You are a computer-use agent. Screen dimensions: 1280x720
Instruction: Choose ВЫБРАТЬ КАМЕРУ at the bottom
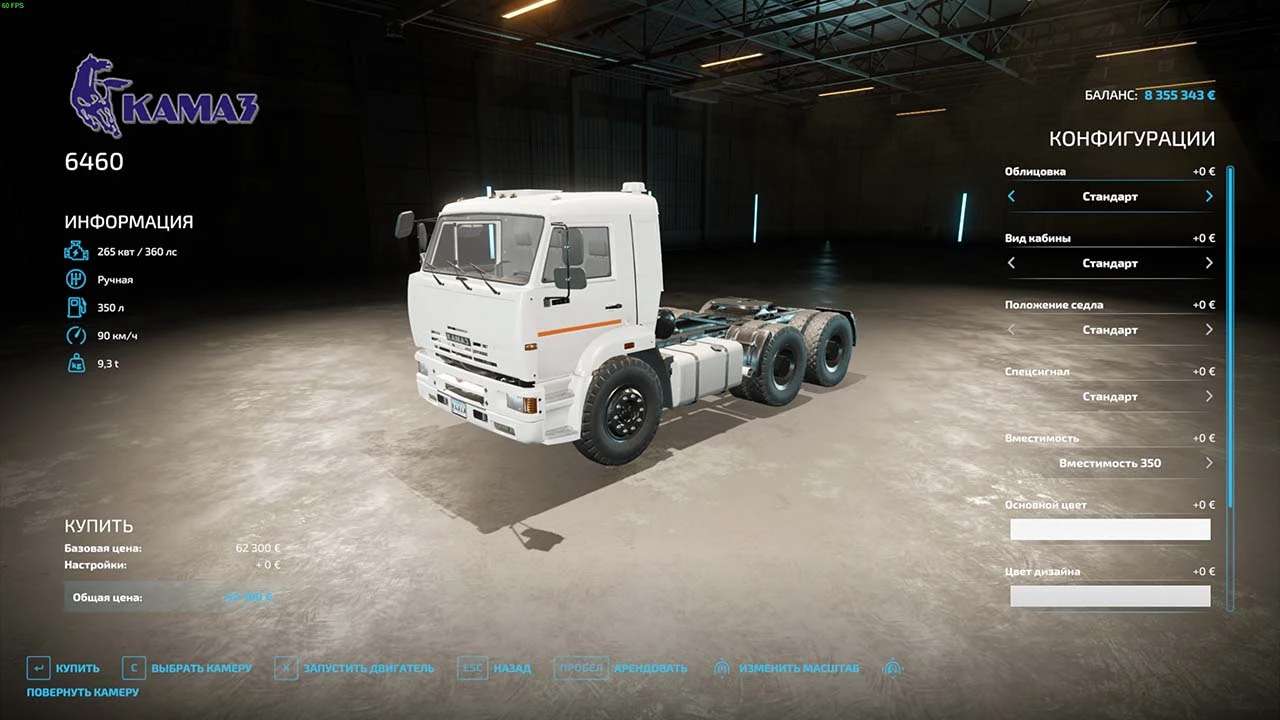click(187, 668)
